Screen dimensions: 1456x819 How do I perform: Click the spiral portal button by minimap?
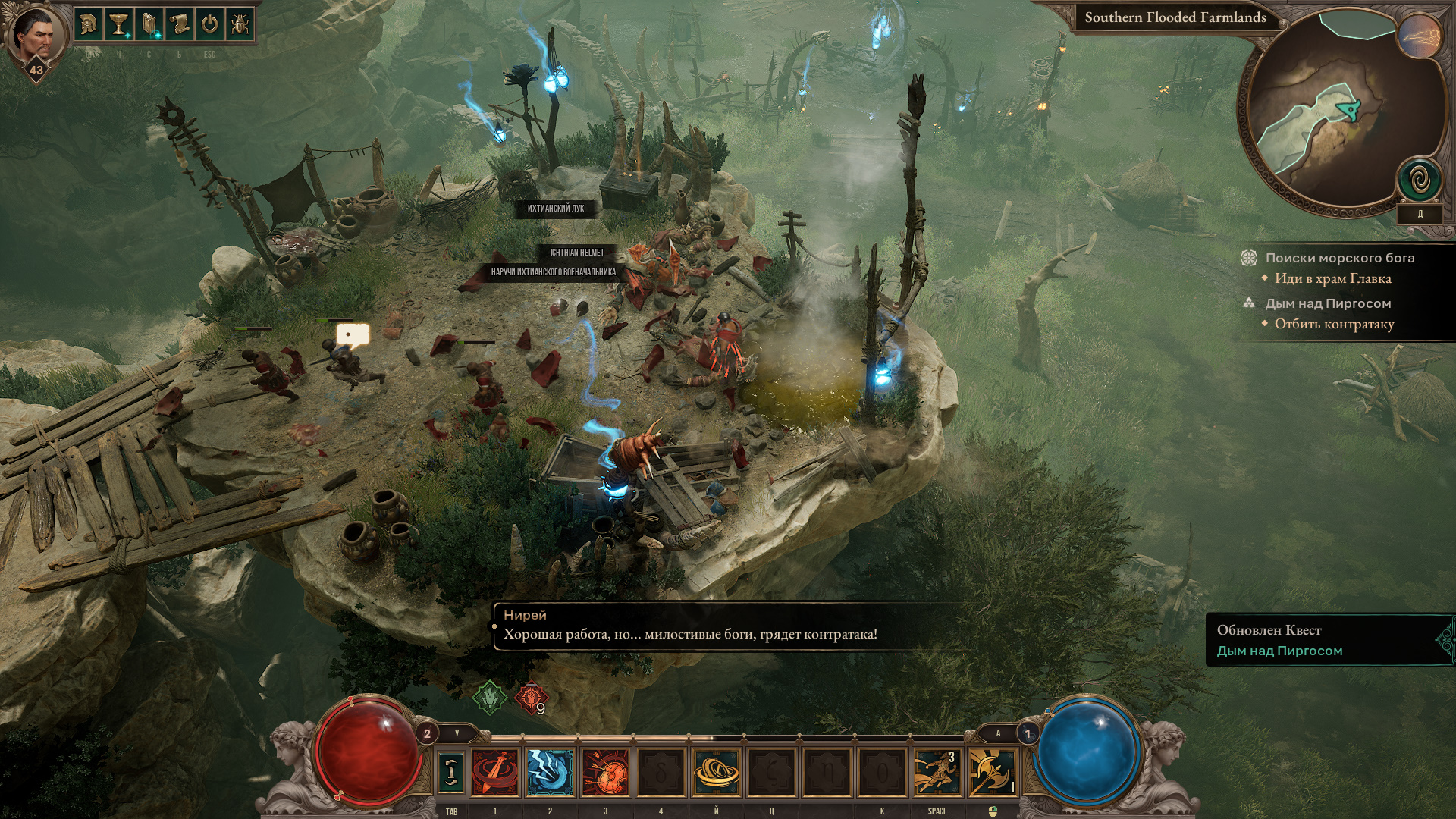pyautogui.click(x=1420, y=180)
